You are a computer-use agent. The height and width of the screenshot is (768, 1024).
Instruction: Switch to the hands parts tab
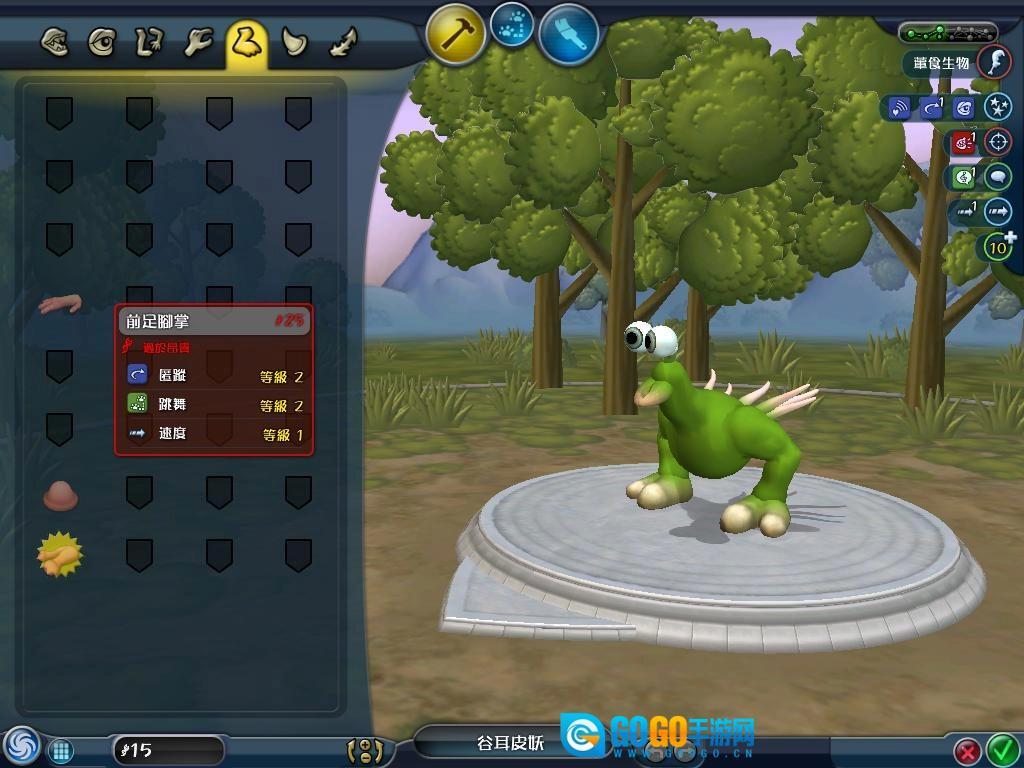198,43
